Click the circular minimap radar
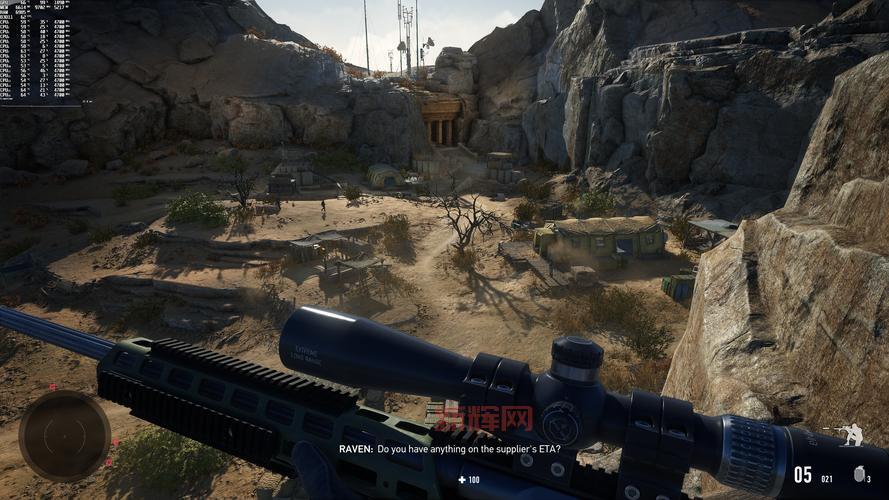Image resolution: width=889 pixels, height=500 pixels. click(x=64, y=435)
